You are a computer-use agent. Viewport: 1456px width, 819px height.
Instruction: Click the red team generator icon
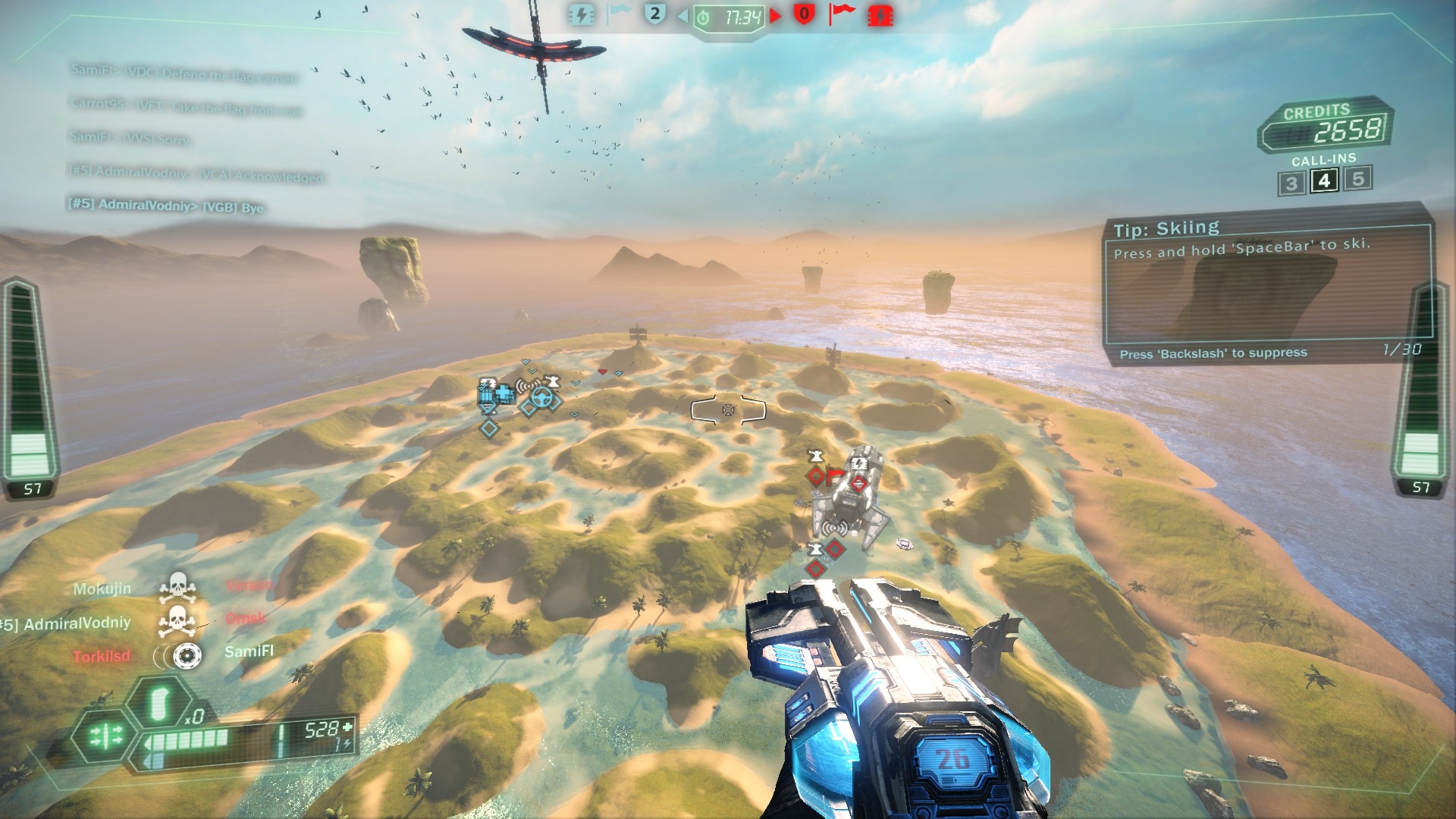point(880,15)
